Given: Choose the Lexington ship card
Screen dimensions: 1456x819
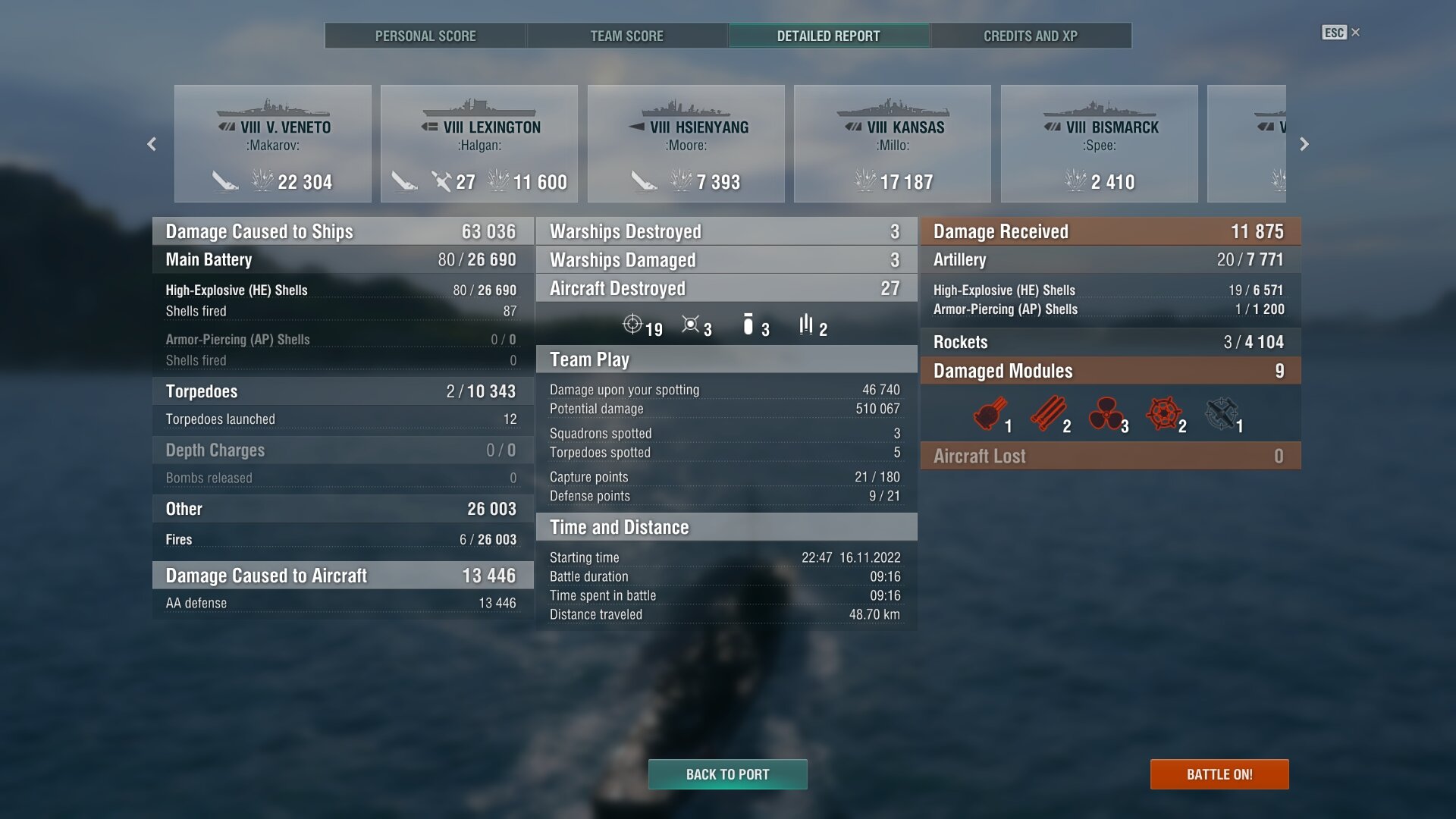Looking at the screenshot, I should tap(479, 144).
